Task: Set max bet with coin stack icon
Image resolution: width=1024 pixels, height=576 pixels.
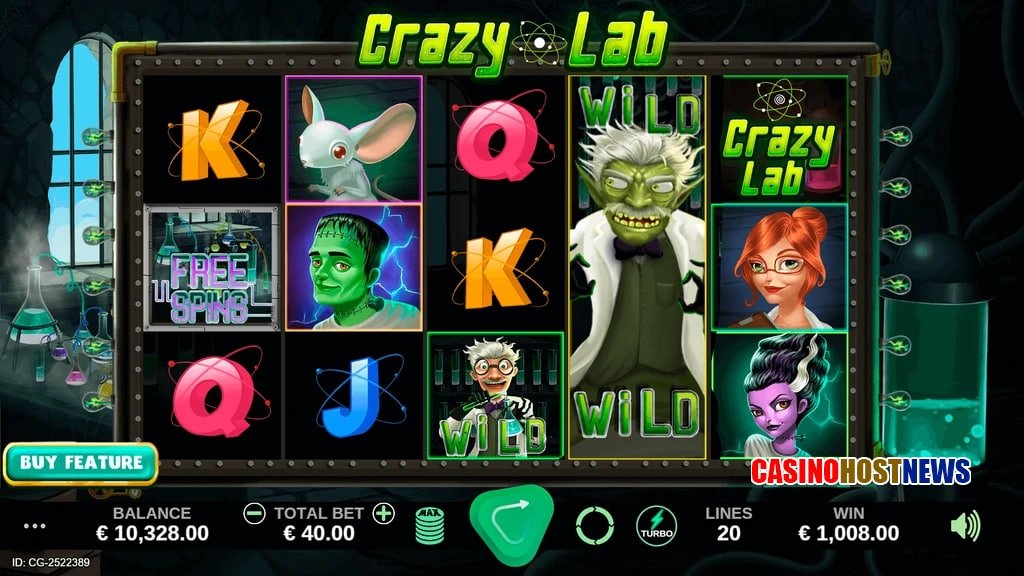Action: pos(430,526)
